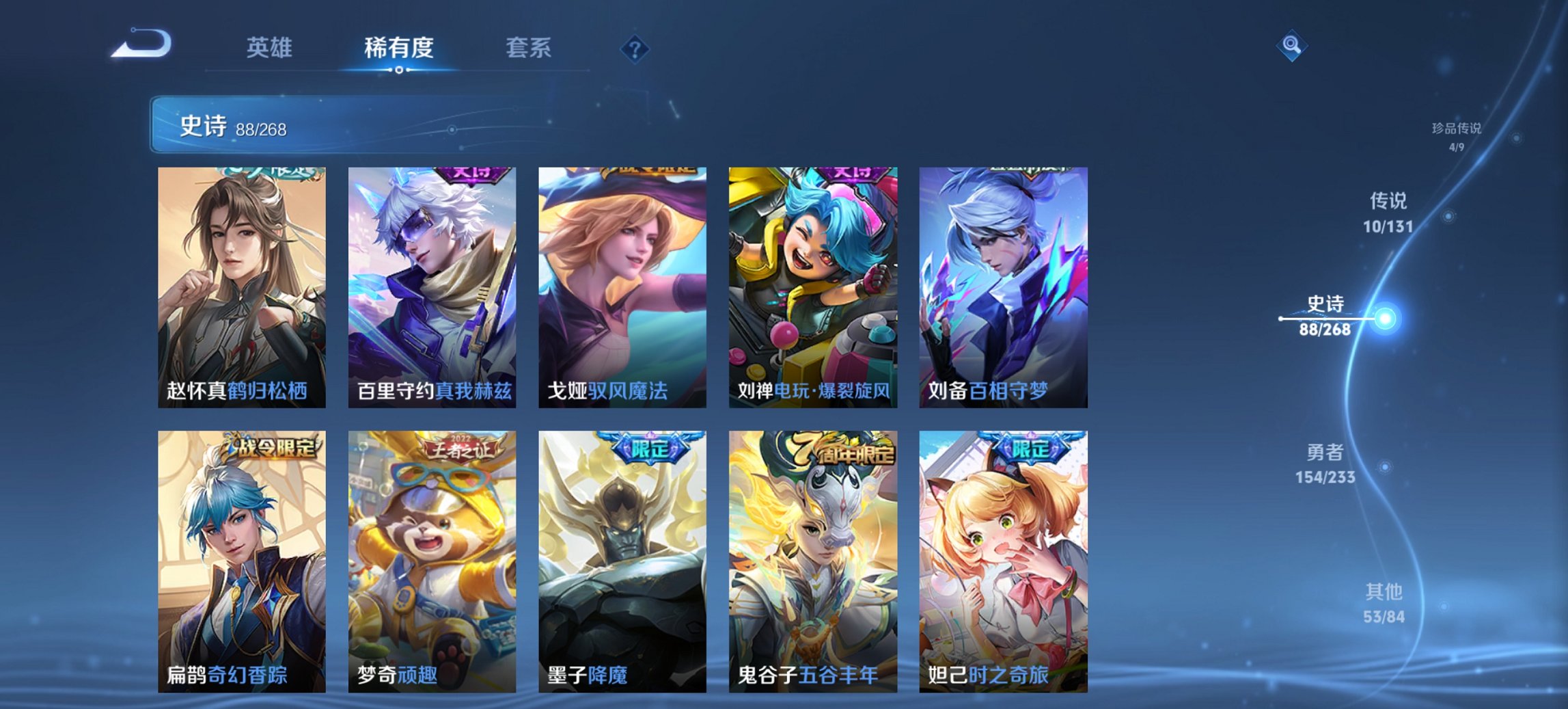Click the help question mark icon
This screenshot has height=709, width=1568.
[636, 49]
